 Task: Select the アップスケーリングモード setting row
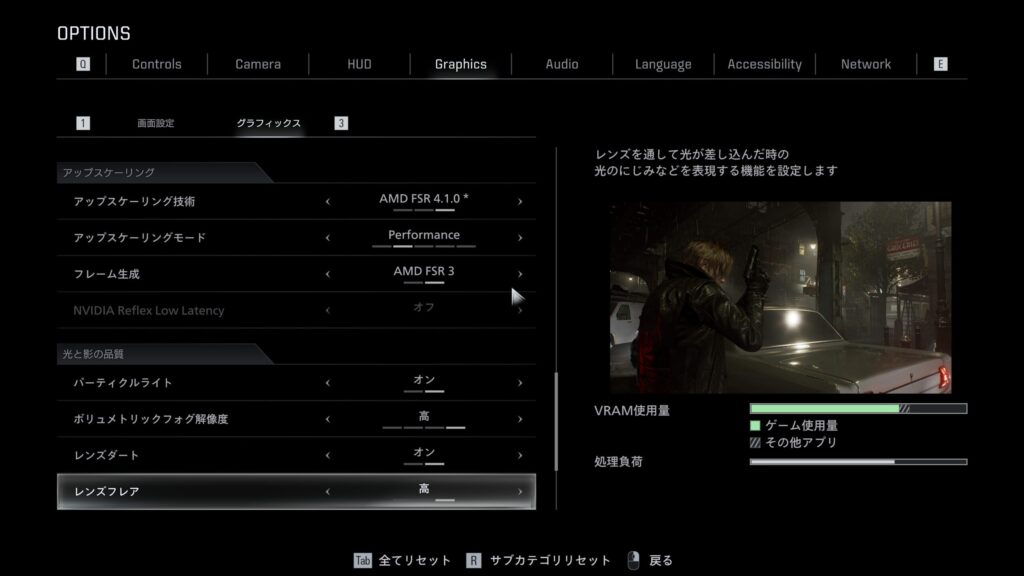coord(200,238)
